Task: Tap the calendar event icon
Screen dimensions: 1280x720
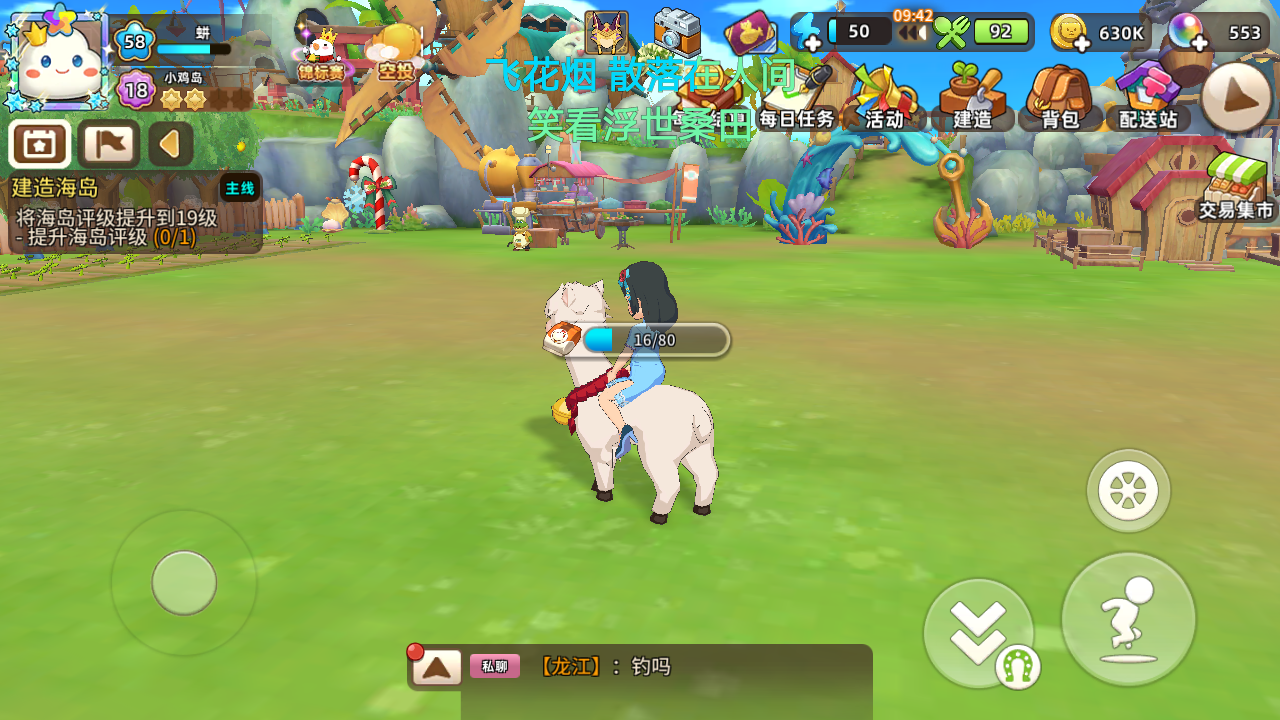Action: click(38, 145)
